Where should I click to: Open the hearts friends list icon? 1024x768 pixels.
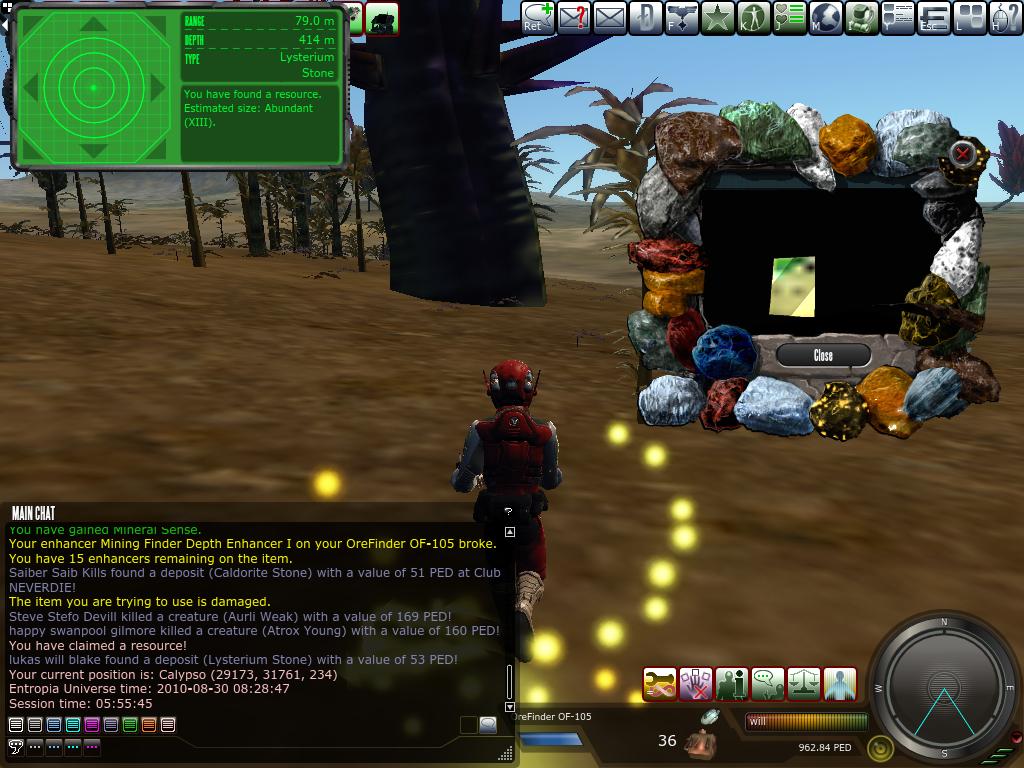click(x=790, y=17)
